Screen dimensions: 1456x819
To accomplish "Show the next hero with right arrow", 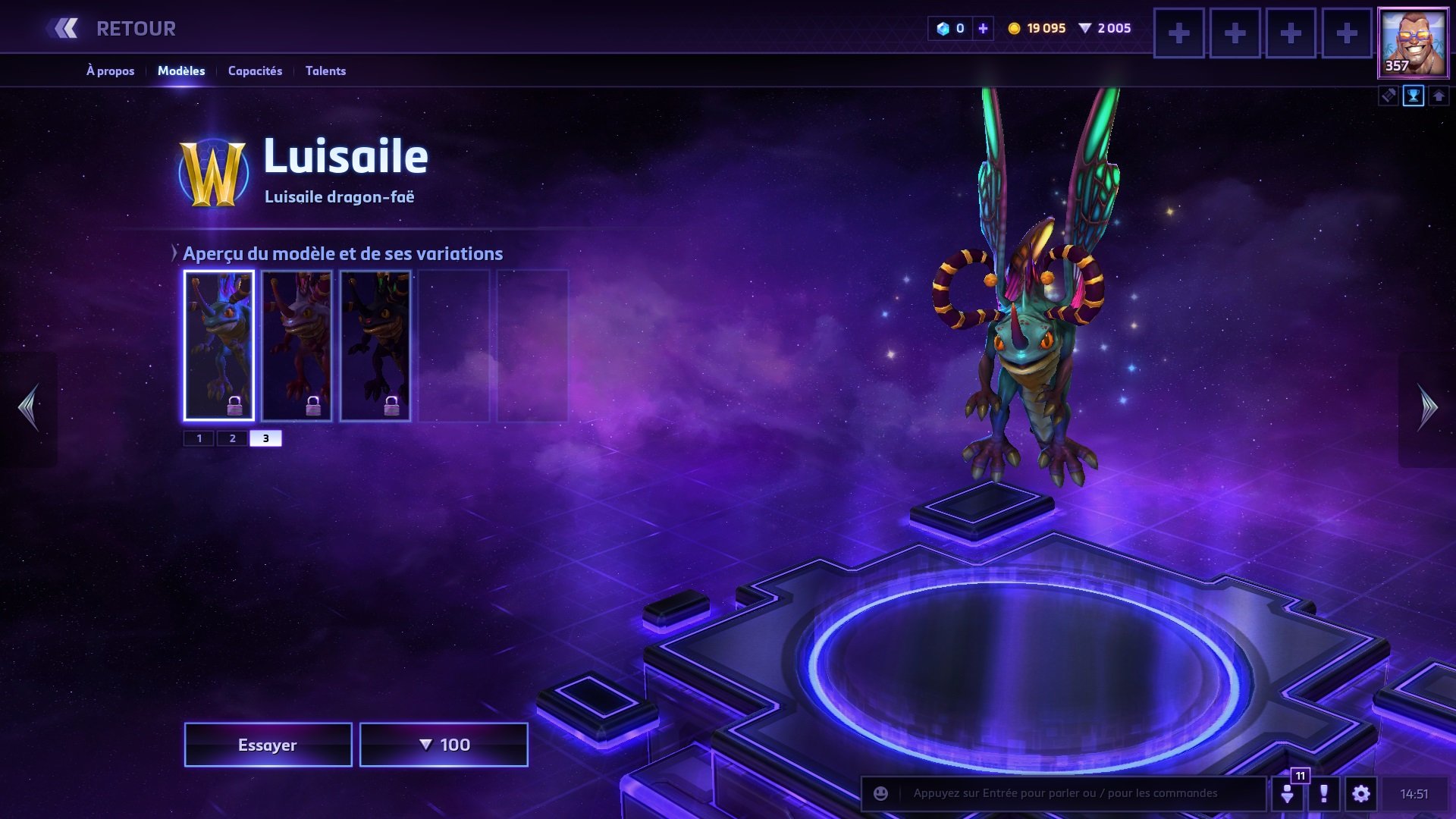I will (1427, 407).
